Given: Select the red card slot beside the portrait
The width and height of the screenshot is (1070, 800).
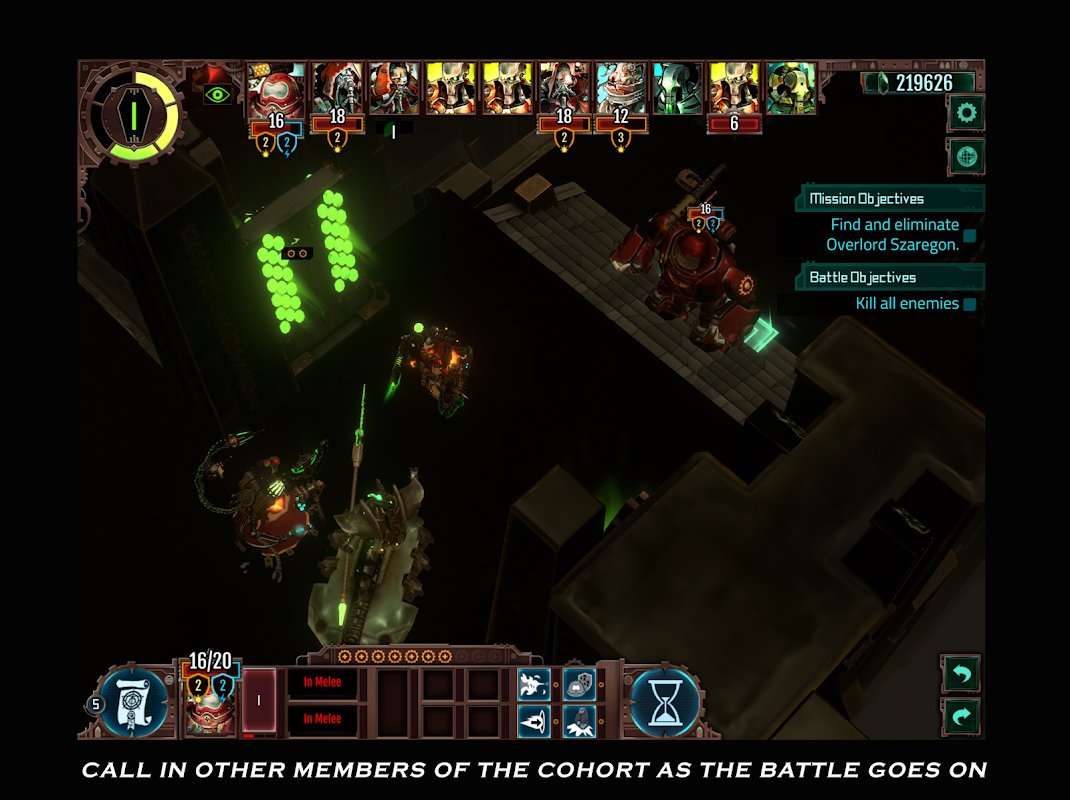Looking at the screenshot, I should pos(259,700).
